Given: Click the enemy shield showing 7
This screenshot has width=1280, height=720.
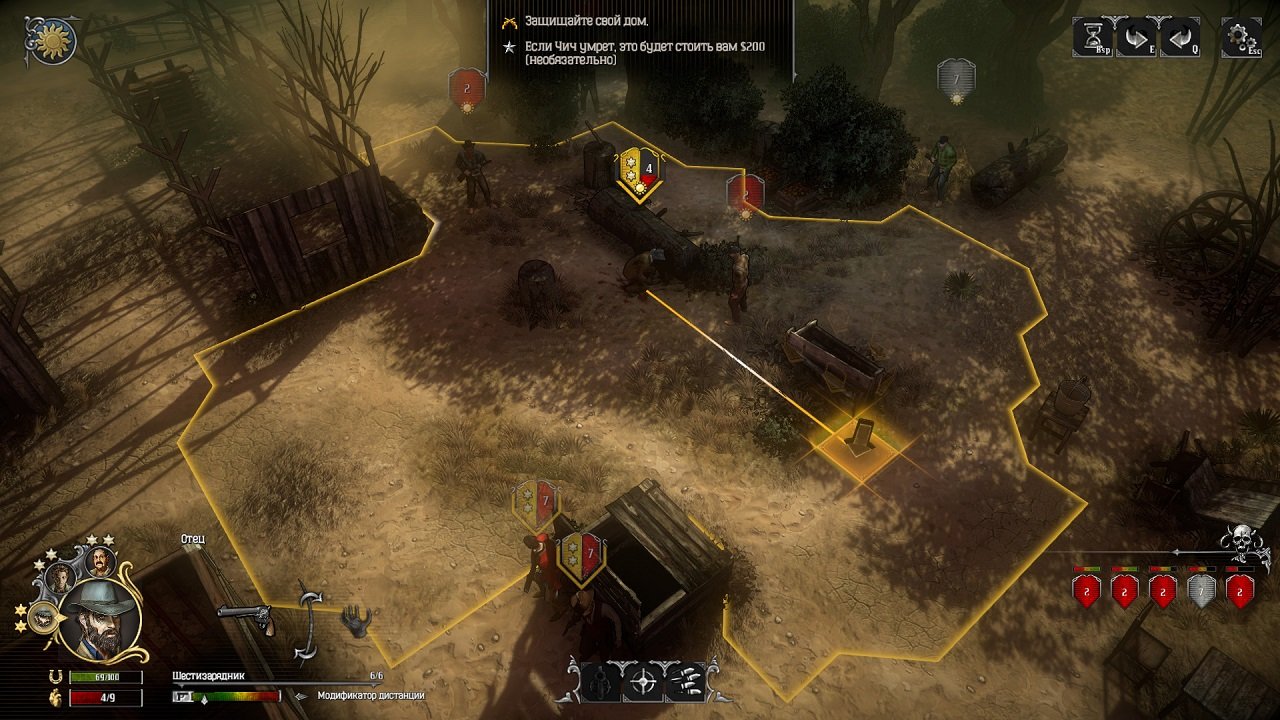Looking at the screenshot, I should click(955, 75).
